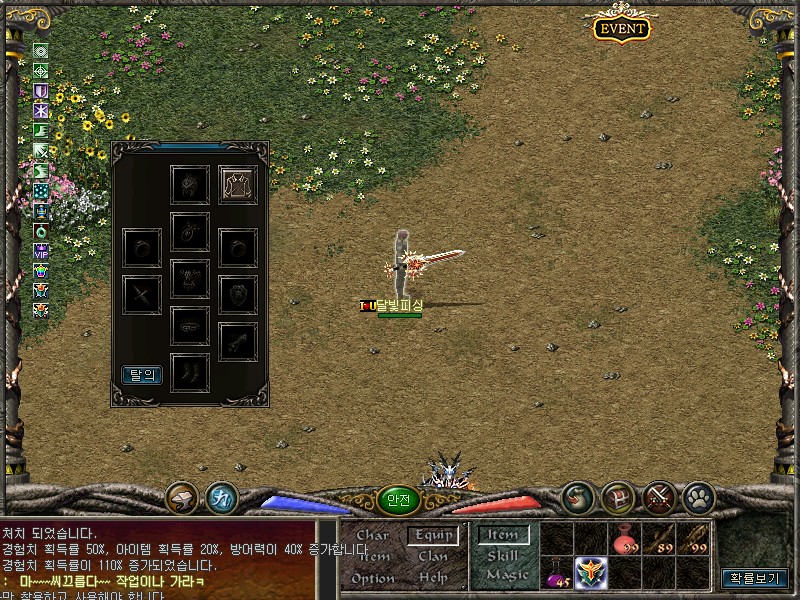
Task: Open the Help menu
Action: pyautogui.click(x=433, y=578)
